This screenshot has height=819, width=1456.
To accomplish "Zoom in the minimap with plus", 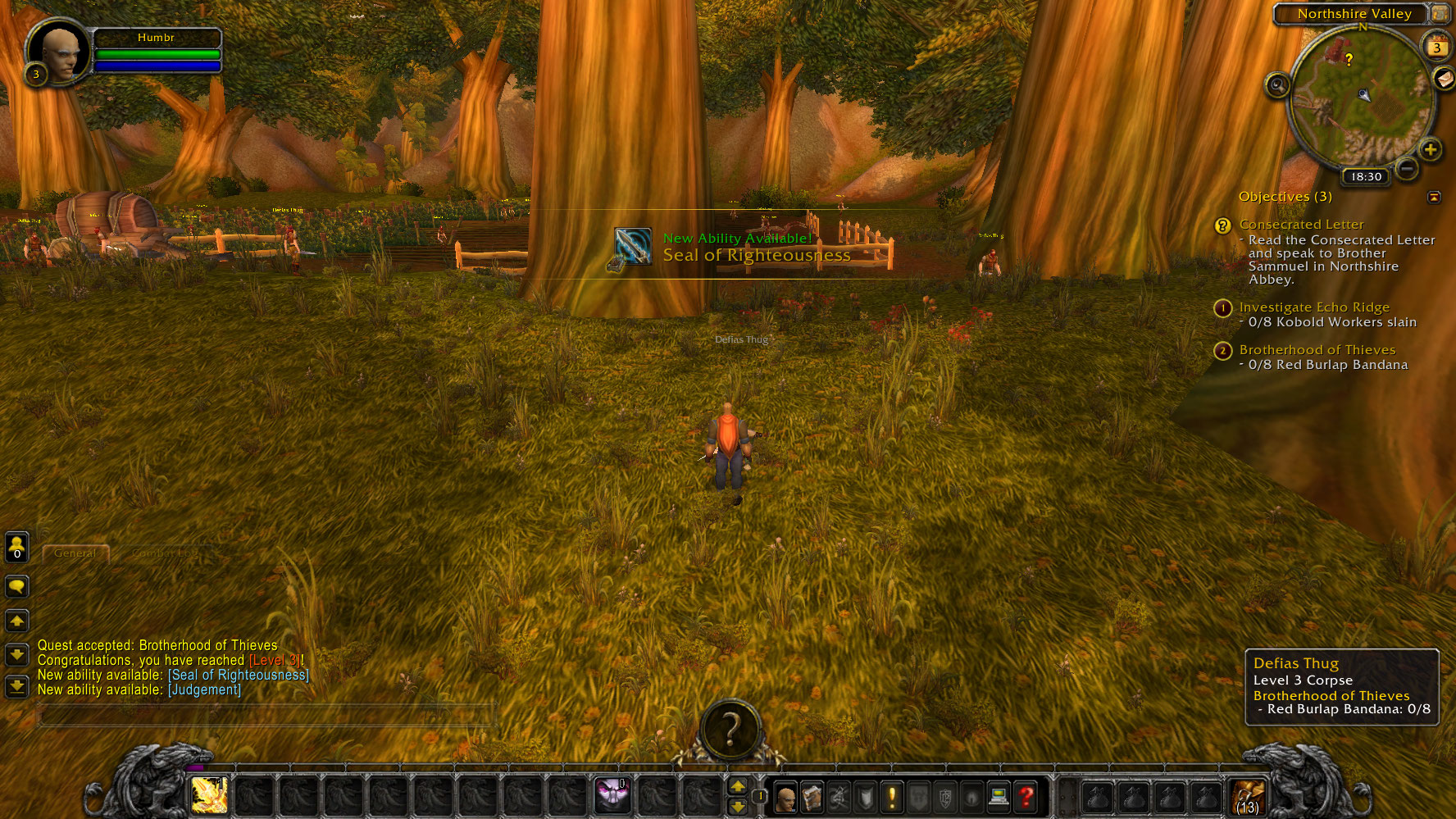I will (x=1431, y=150).
